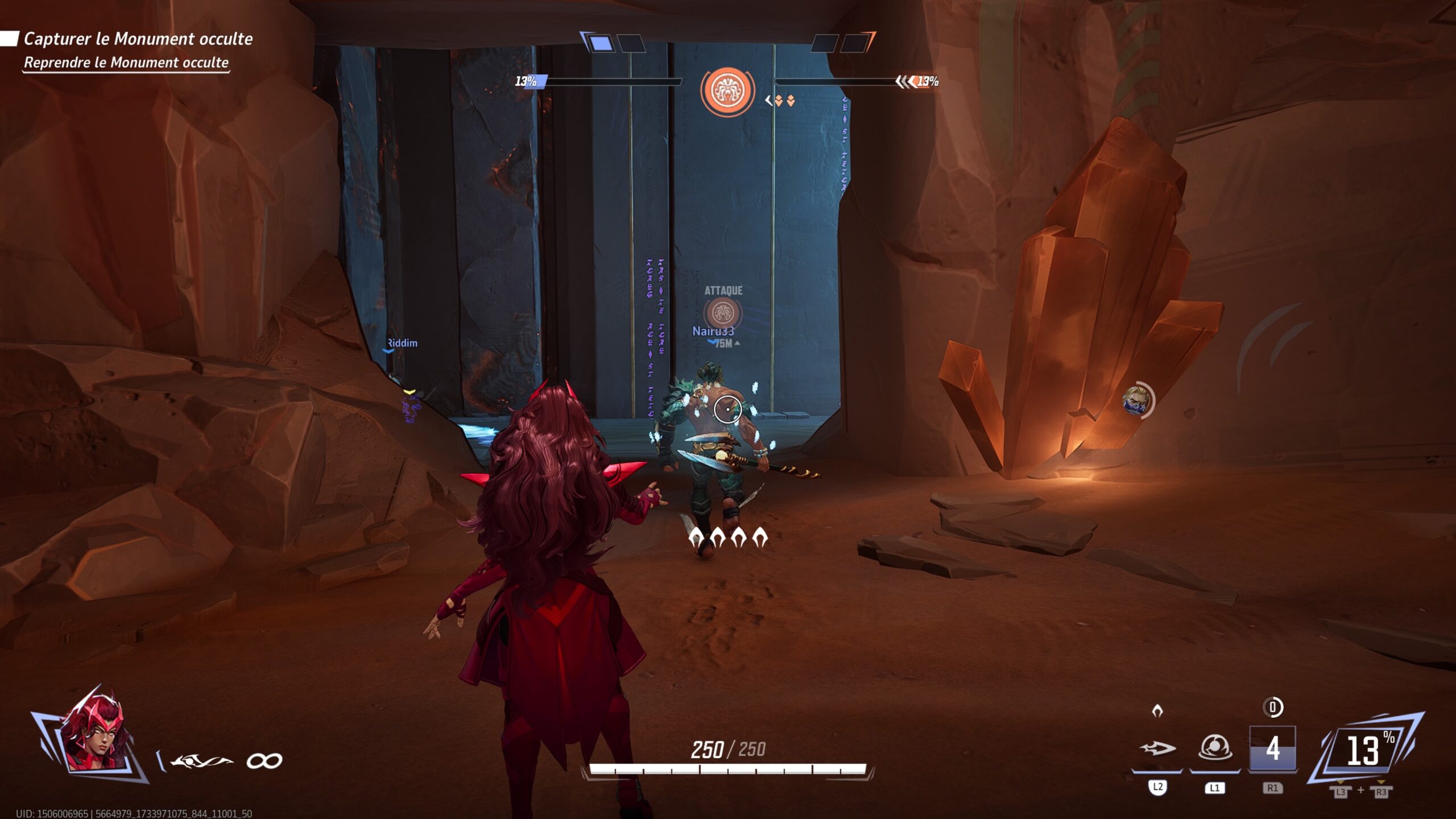The width and height of the screenshot is (1456, 819).
Task: Select the masked blond teammate indicator icon
Action: tap(1136, 400)
